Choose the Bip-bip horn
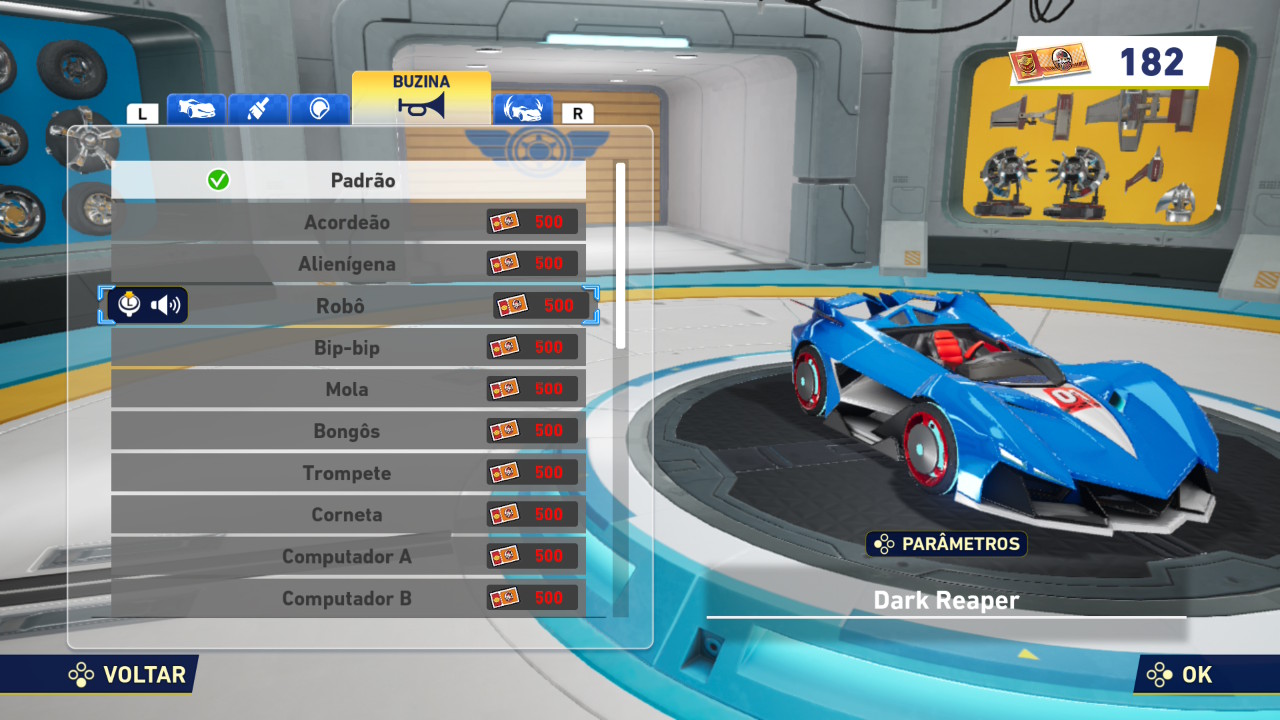The image size is (1280, 720). click(348, 348)
